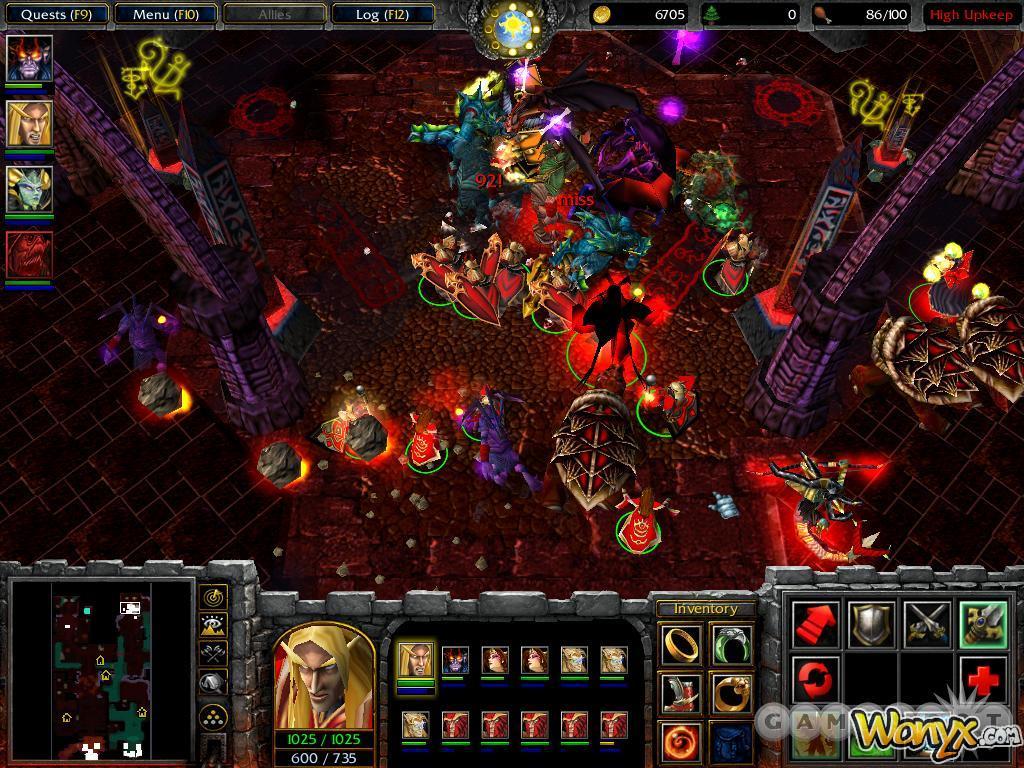Screen dimensions: 1024x768
Task: Choose the Hold Position crossed swords command
Action: (926, 625)
